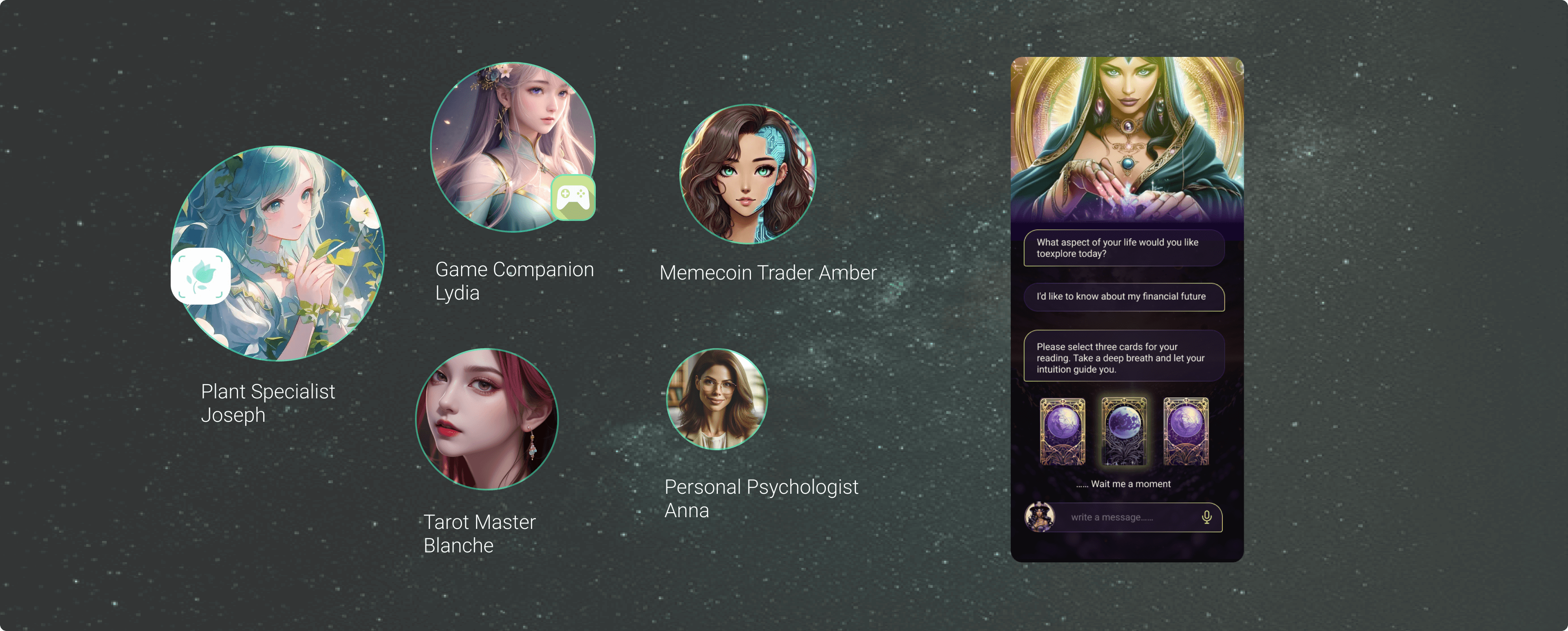Click the 'Plant Specialist Joseph' name label
Viewport: 1568px width, 631px height.
(268, 403)
